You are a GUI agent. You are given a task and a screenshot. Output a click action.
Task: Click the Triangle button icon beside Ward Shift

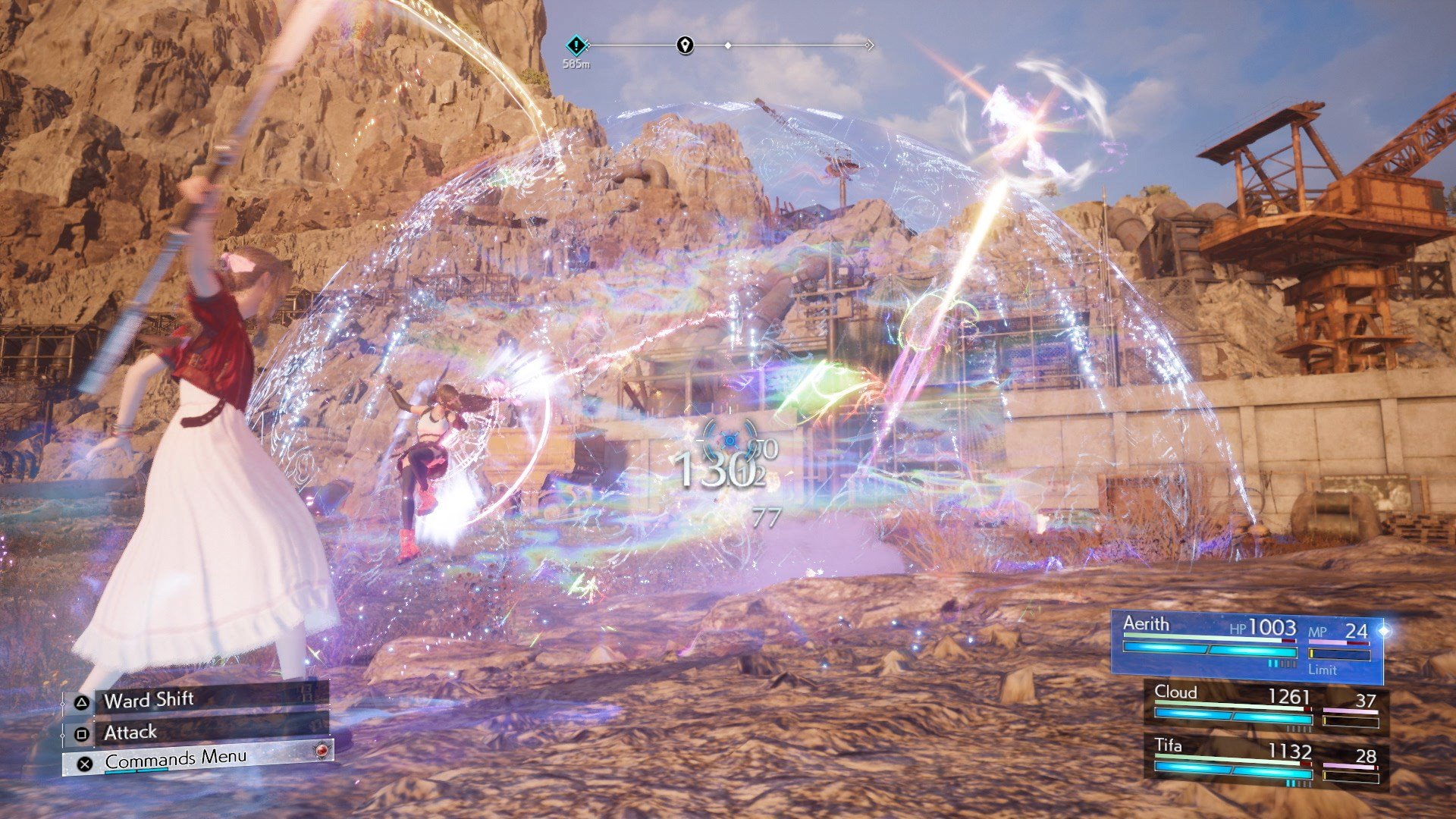tap(82, 703)
